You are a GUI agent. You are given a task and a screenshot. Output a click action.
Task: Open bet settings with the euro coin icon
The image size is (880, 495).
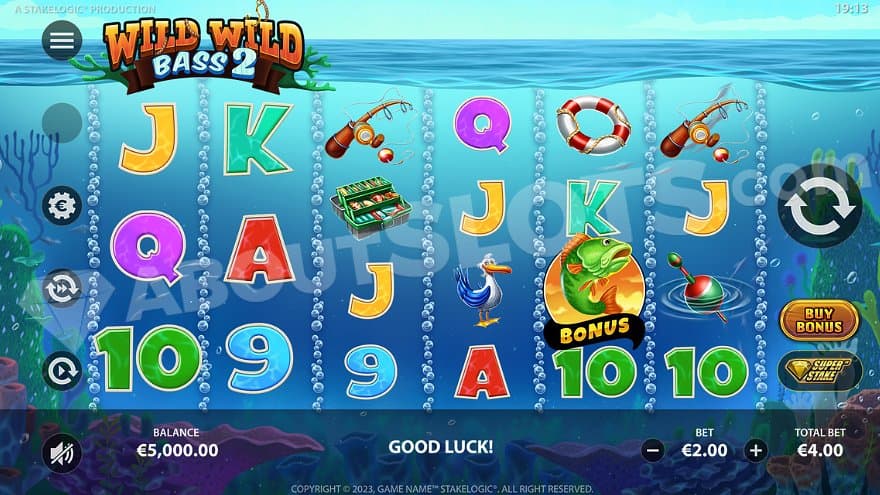[x=62, y=205]
